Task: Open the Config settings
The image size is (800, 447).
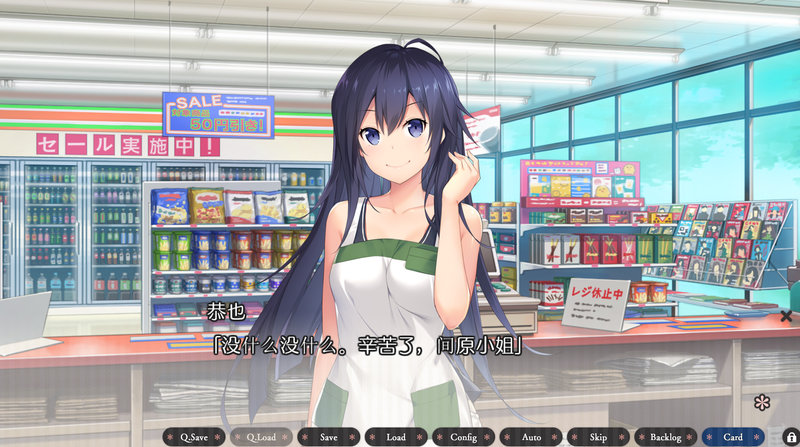Action: tap(463, 437)
